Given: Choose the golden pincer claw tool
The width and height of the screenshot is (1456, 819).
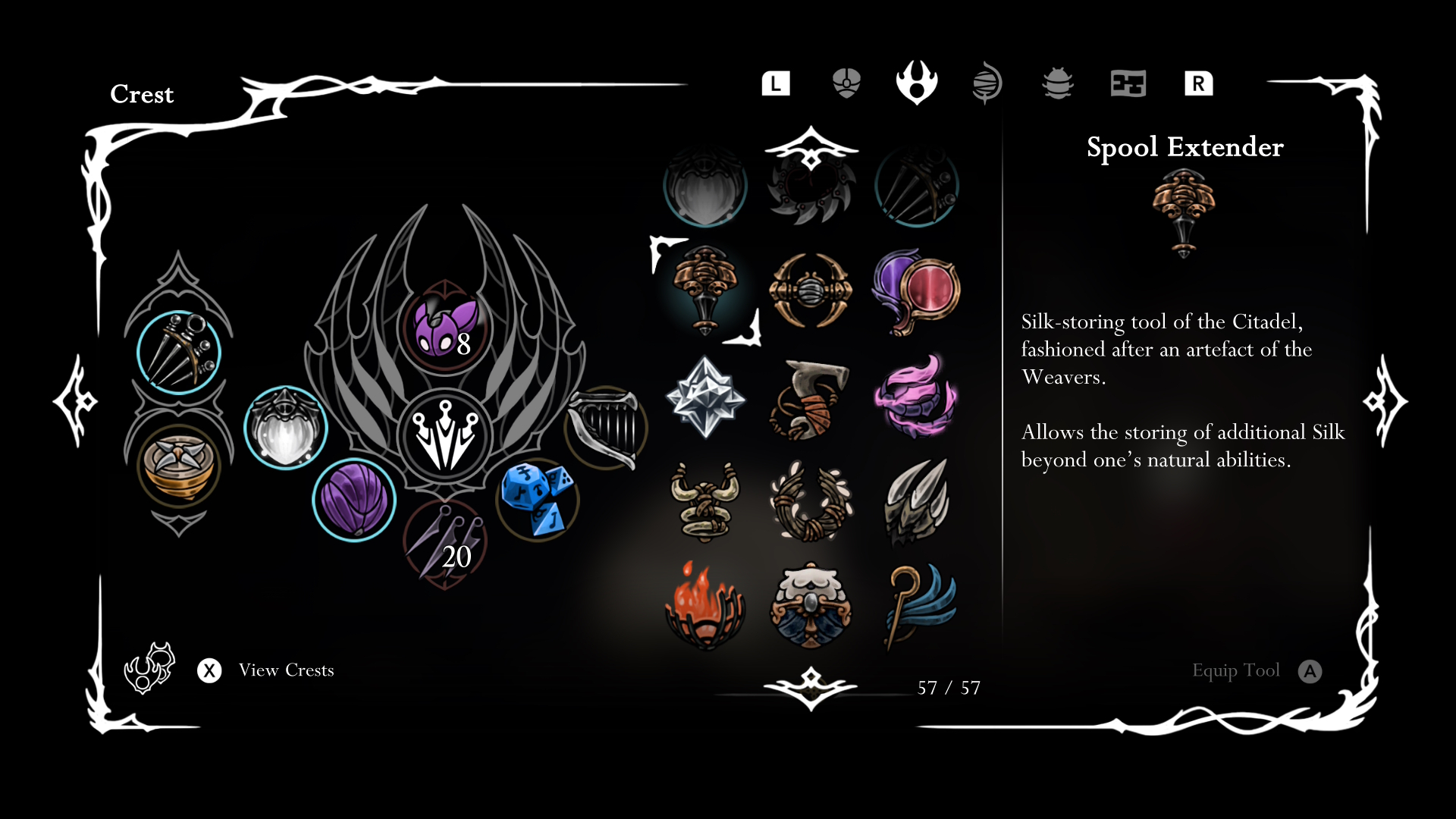Looking at the screenshot, I should 811,290.
